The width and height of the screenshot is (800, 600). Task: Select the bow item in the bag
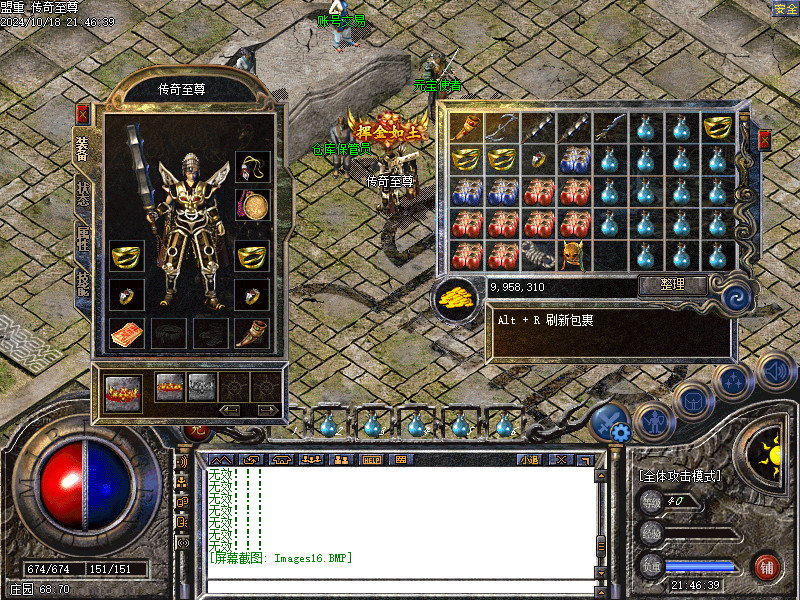(x=500, y=127)
